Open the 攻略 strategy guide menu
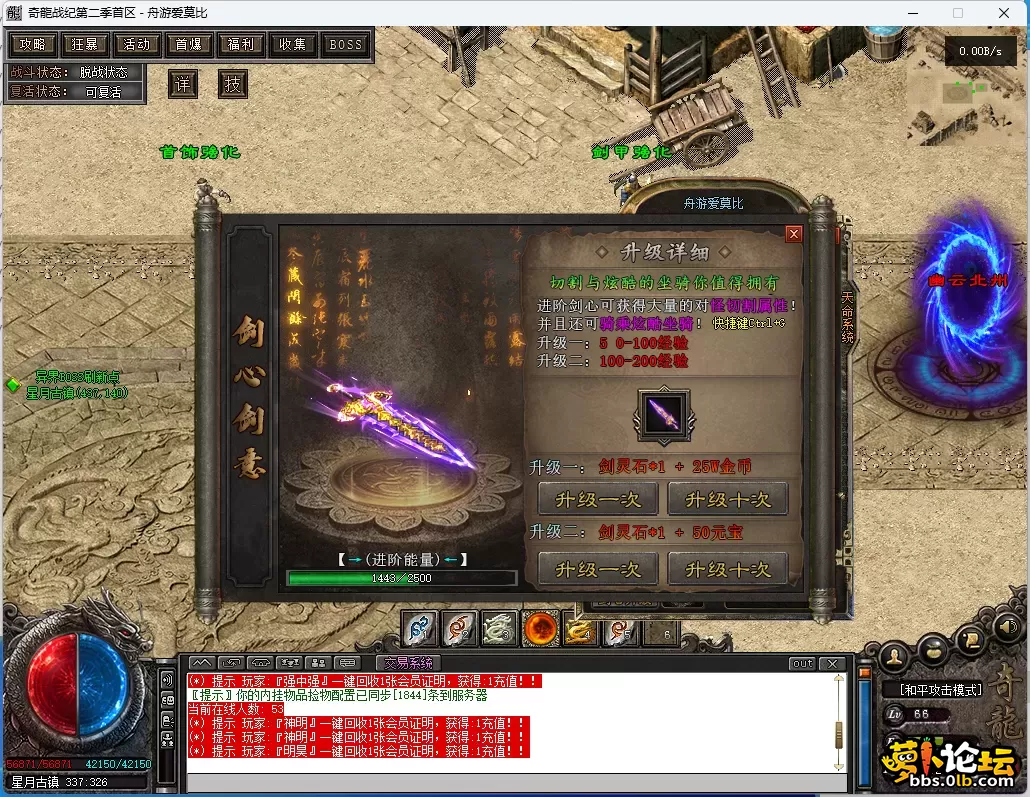Screen dimensions: 1030x797 pyautogui.click(x=32, y=45)
